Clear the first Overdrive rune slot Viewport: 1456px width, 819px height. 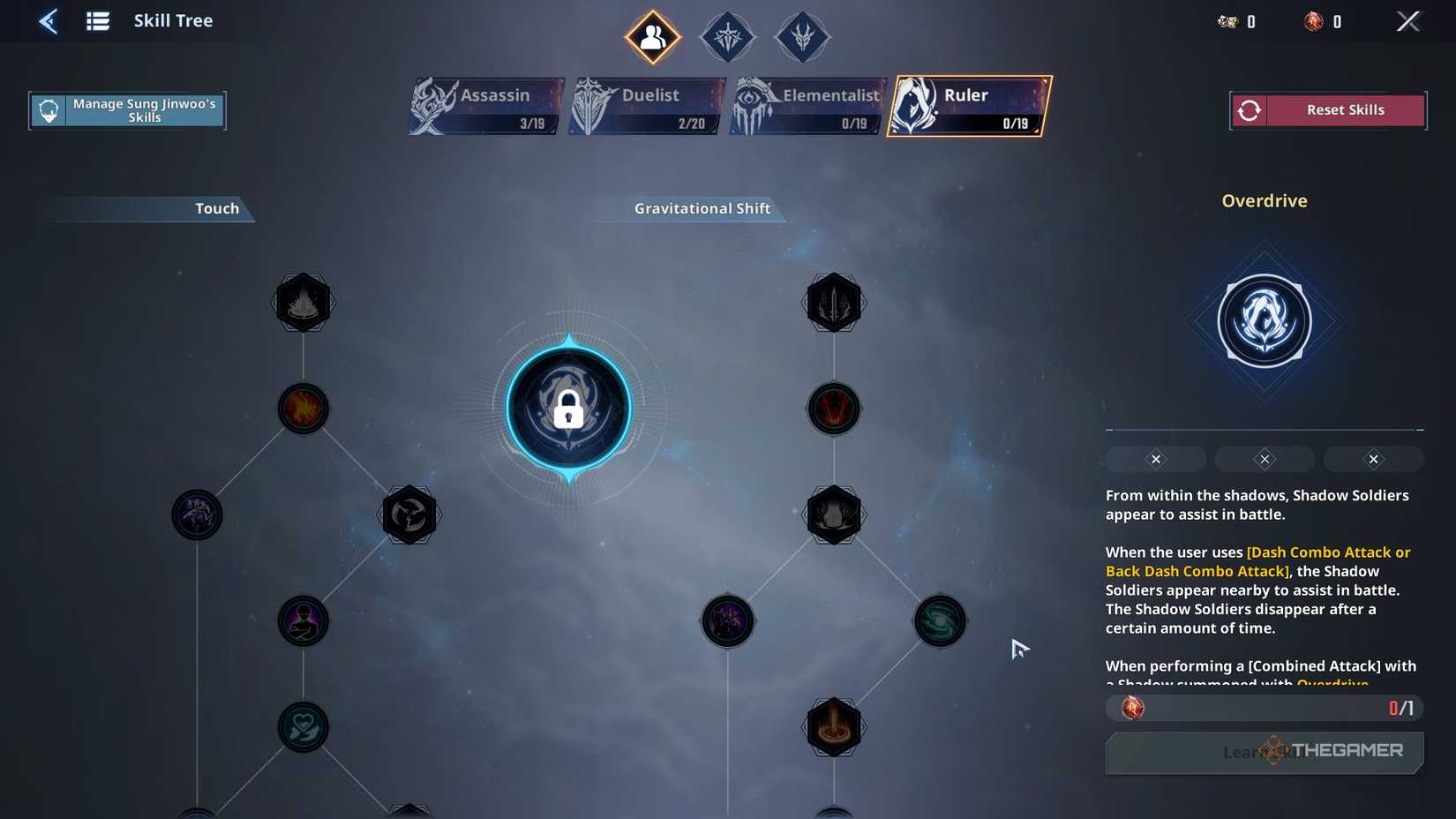pos(1155,458)
